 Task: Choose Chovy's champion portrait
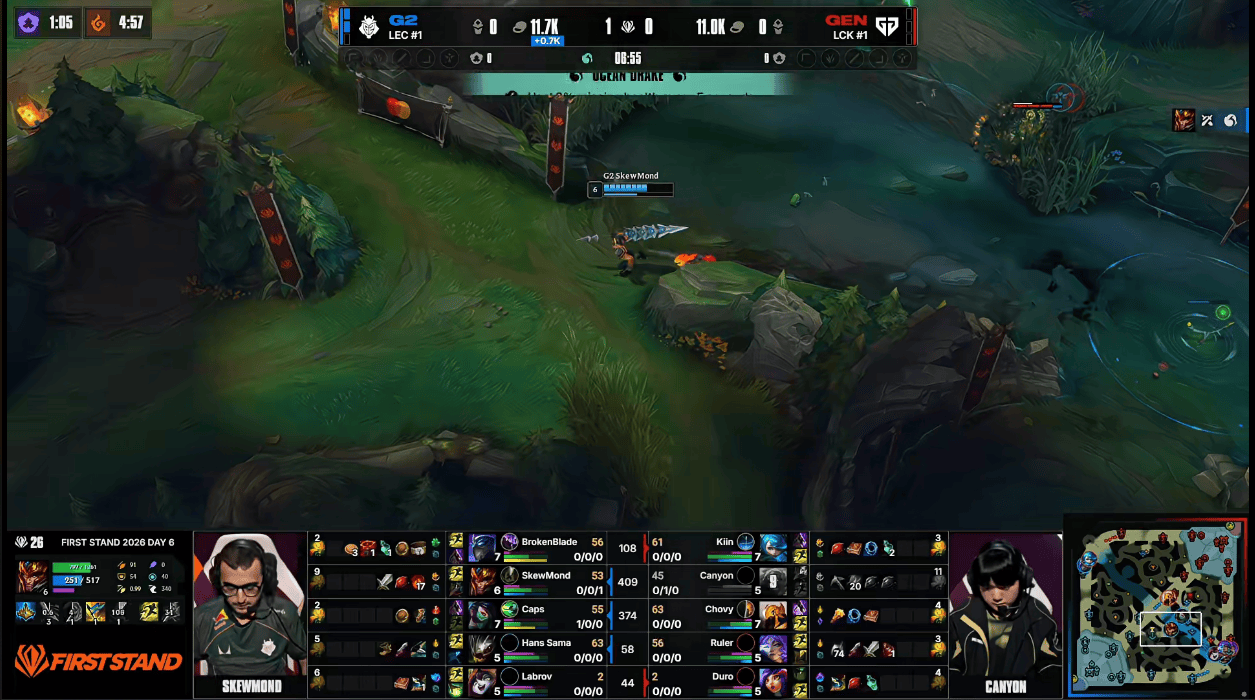pos(773,616)
